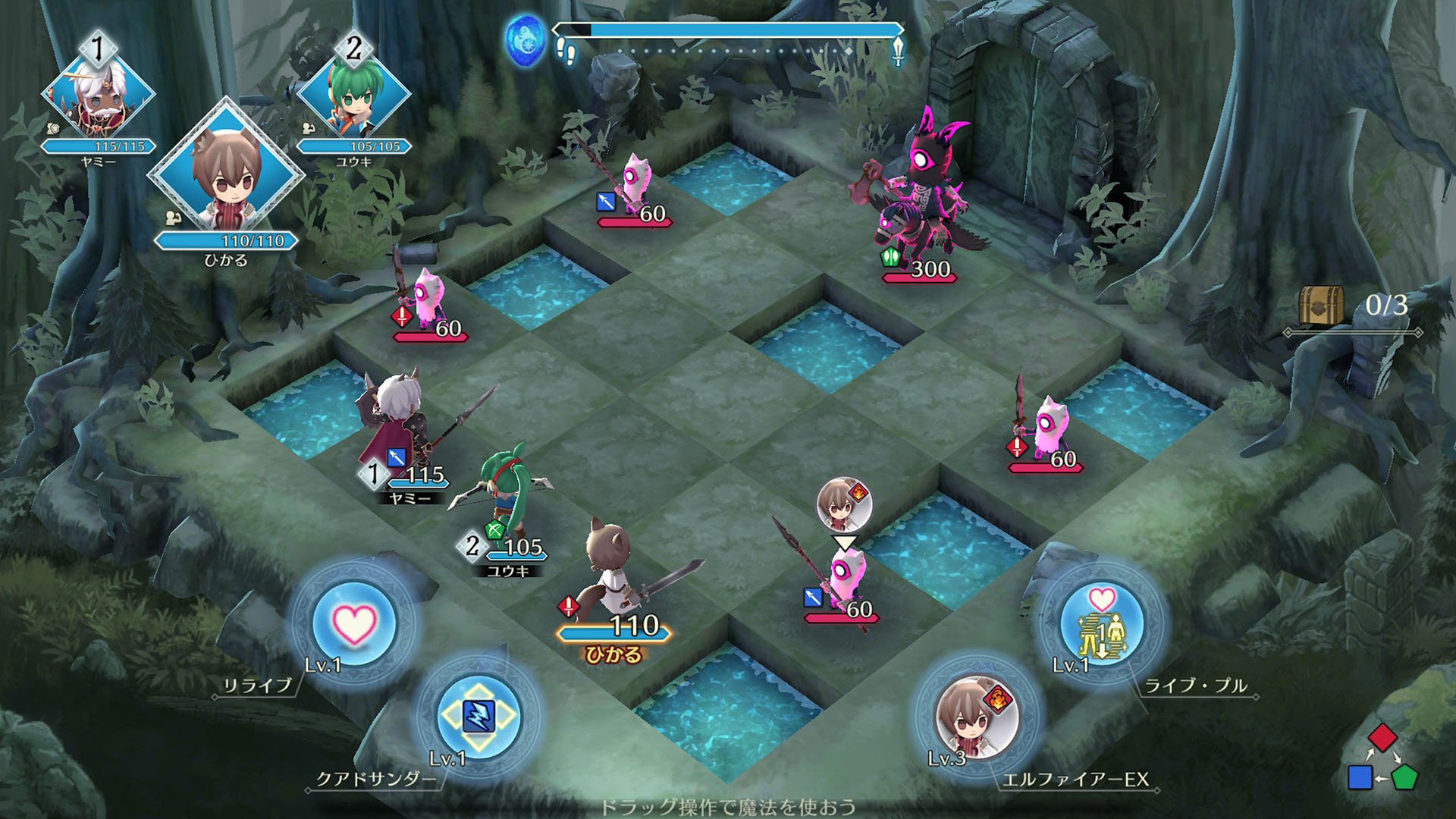Screen dimensions: 1456x819
Task: Use the エルファイアーEX fire spell
Action: [977, 717]
